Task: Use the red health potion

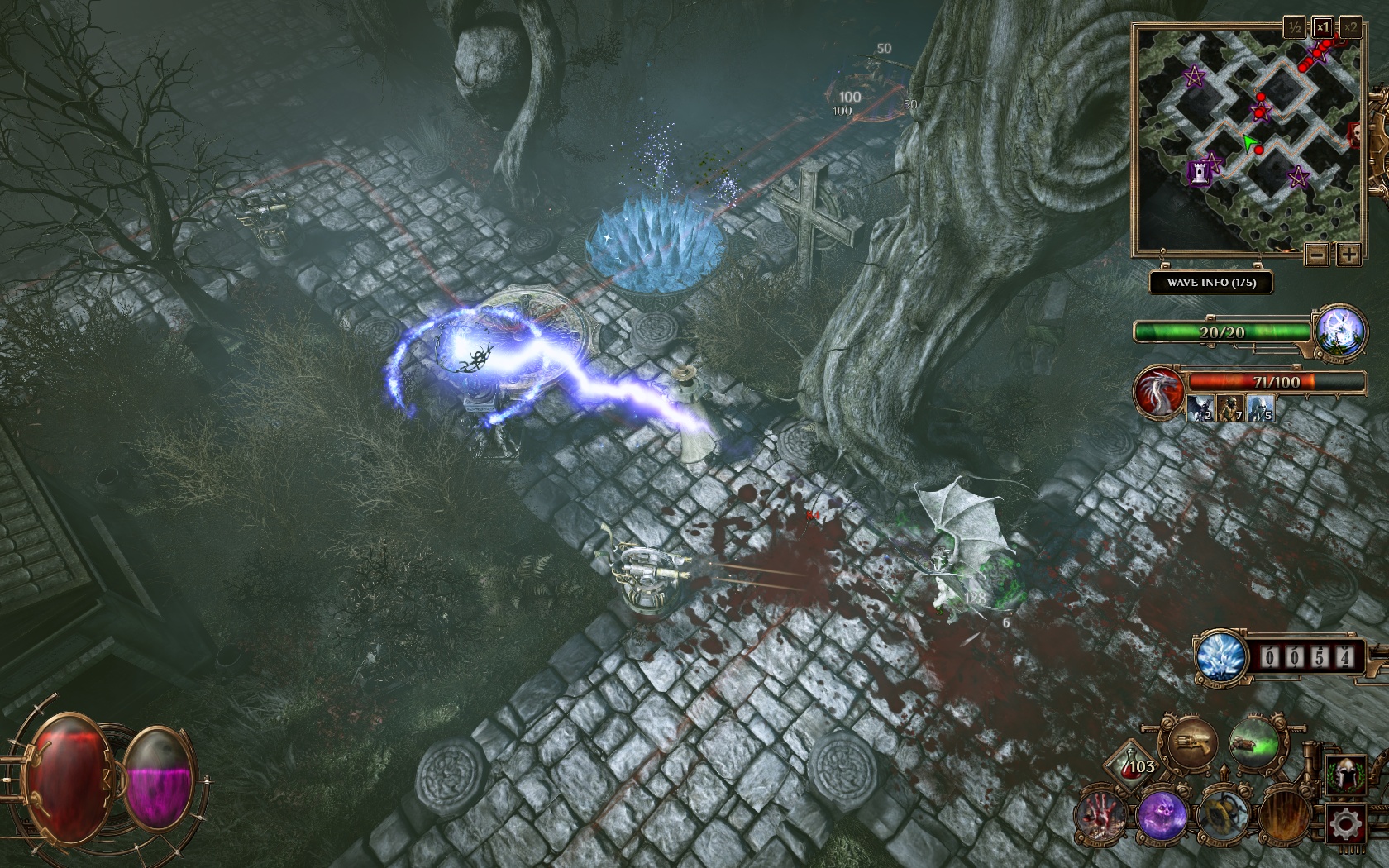Action: pyautogui.click(x=1133, y=763)
